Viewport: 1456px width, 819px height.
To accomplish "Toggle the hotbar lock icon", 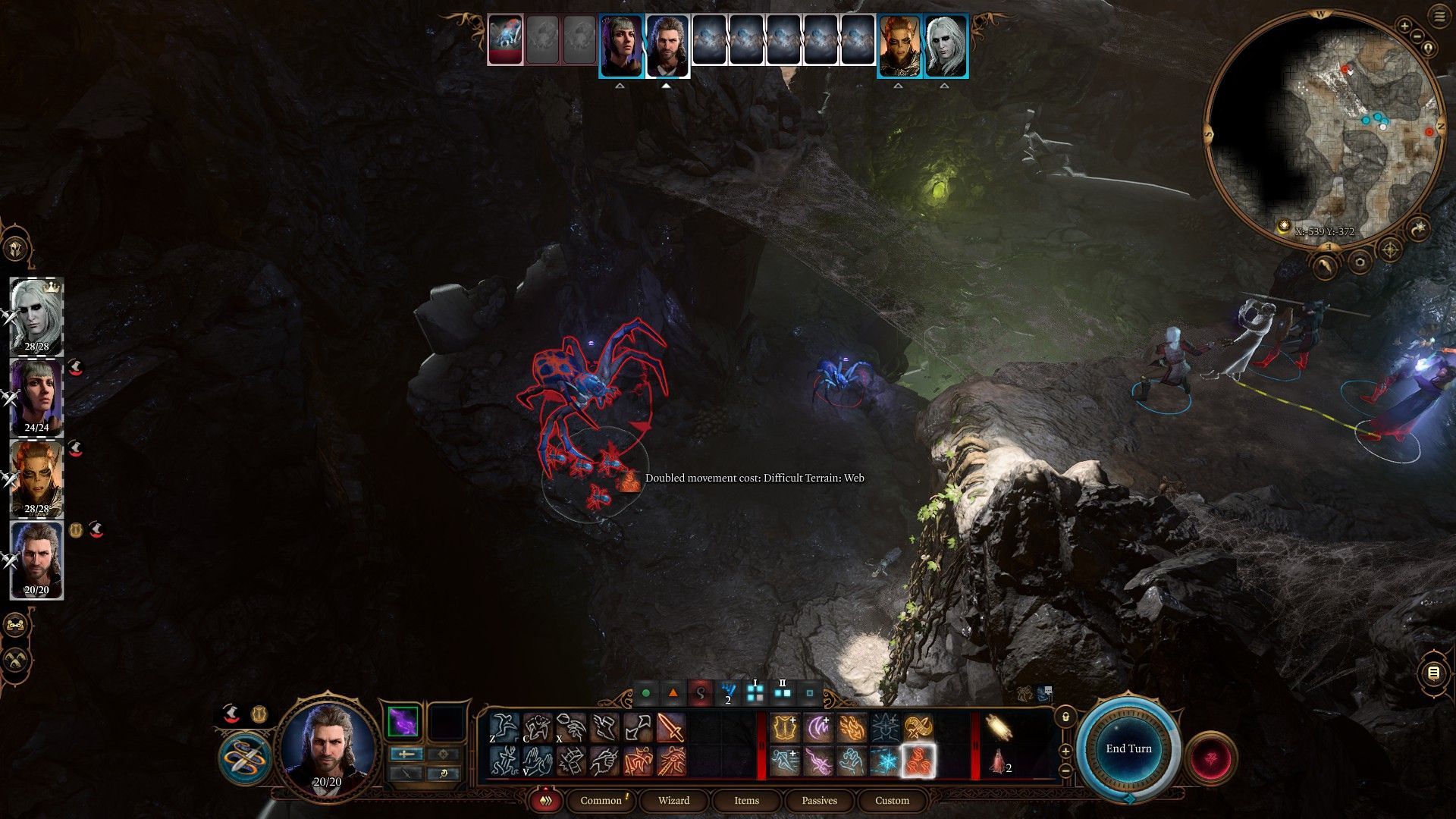I will [x=1065, y=717].
